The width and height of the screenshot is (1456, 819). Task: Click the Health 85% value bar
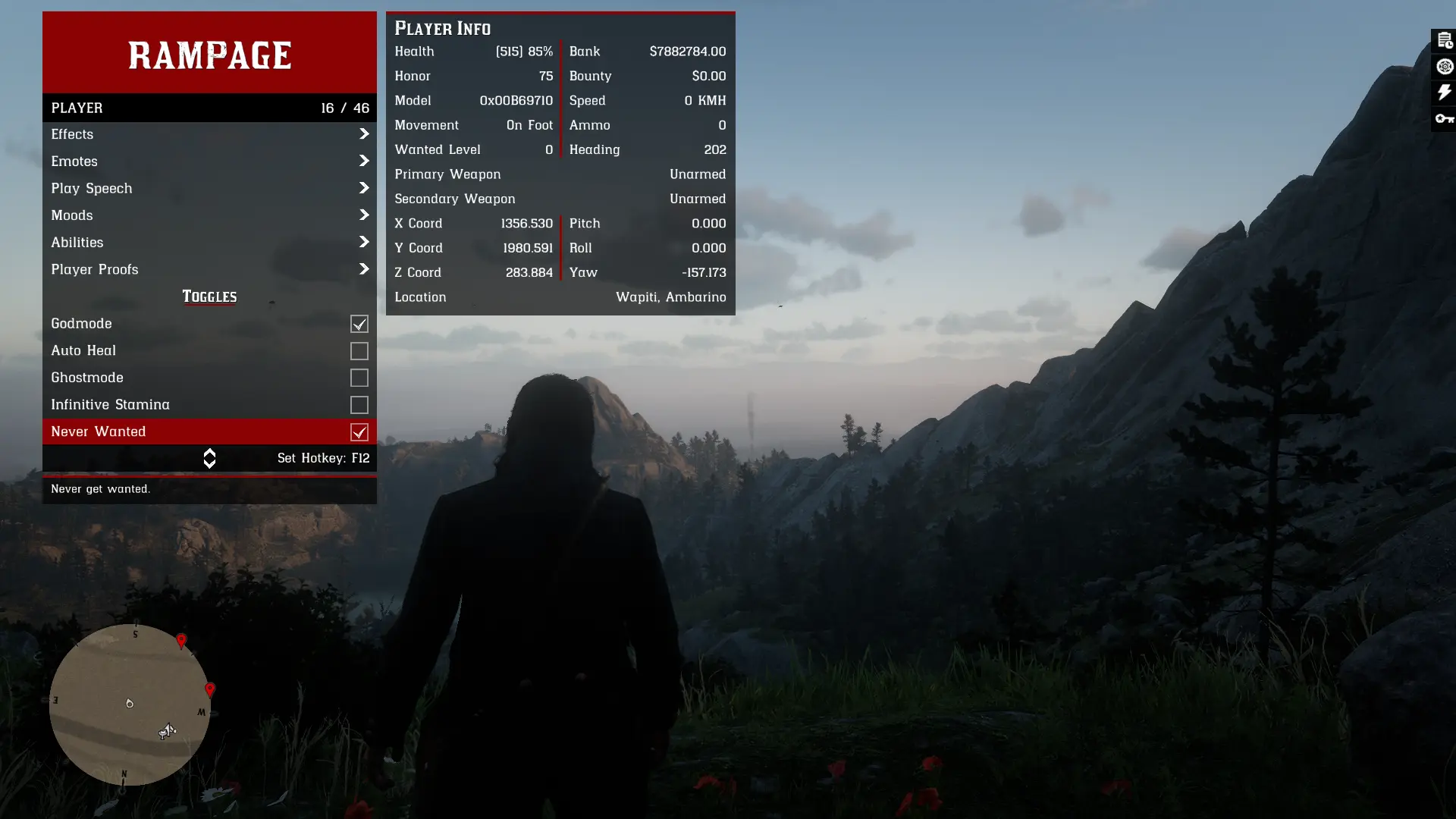[525, 51]
